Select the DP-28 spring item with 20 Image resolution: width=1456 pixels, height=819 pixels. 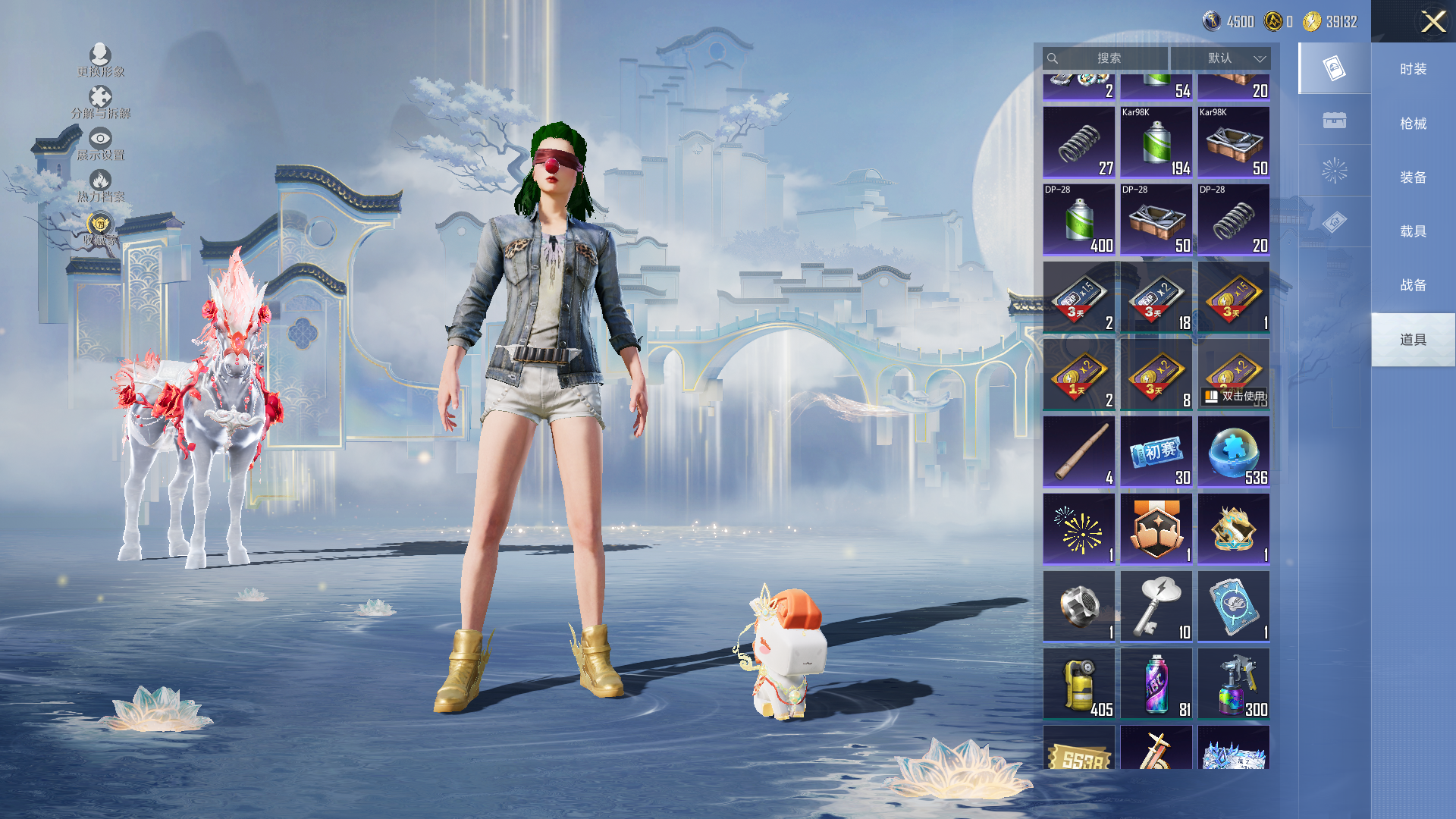[x=1233, y=220]
